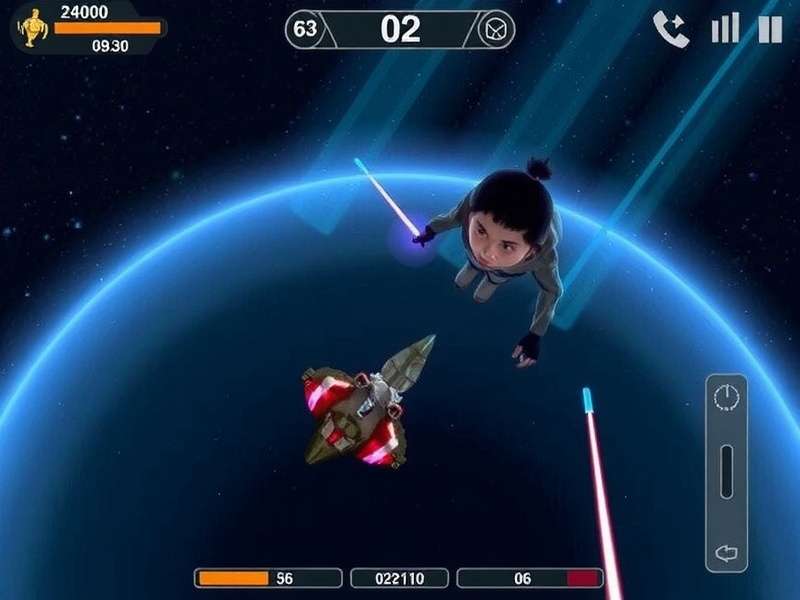The height and width of the screenshot is (600, 800).
Task: Click the polygon emblem beside the 02 counter
Action: (496, 30)
